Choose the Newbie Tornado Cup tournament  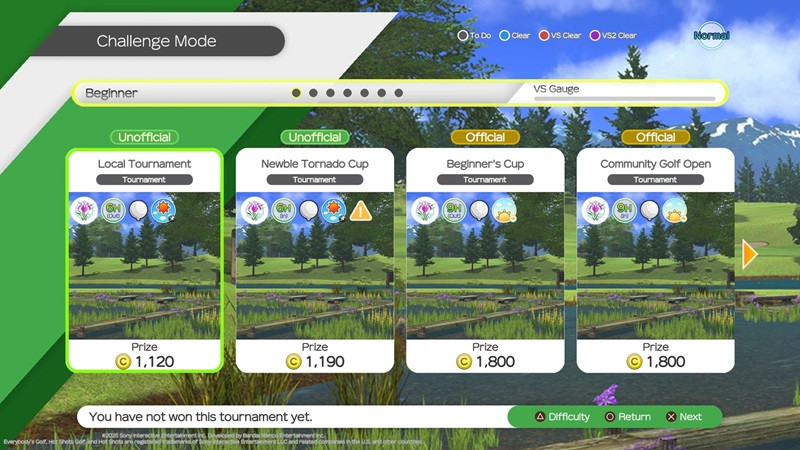[314, 260]
